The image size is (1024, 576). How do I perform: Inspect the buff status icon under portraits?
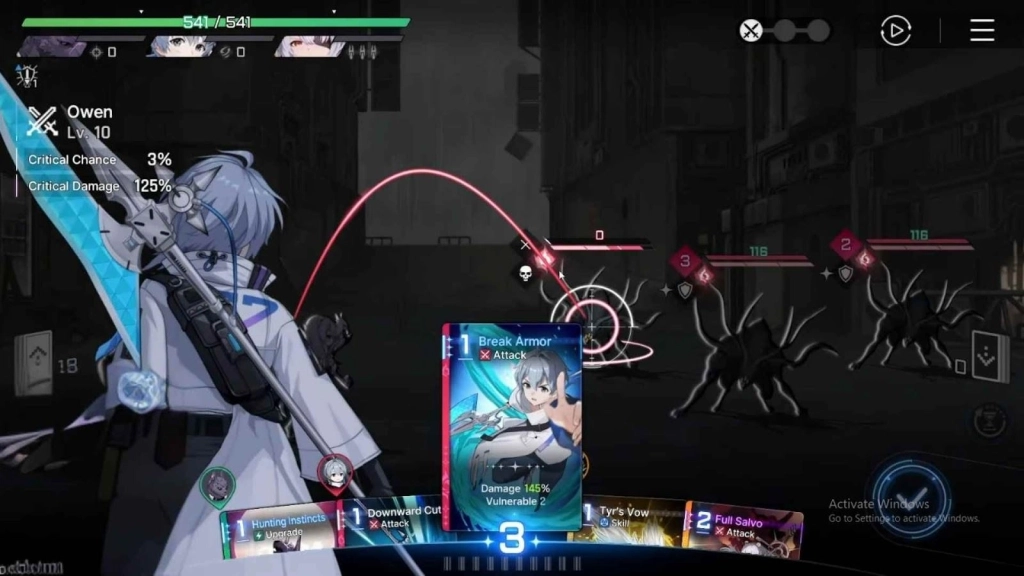coord(25,75)
